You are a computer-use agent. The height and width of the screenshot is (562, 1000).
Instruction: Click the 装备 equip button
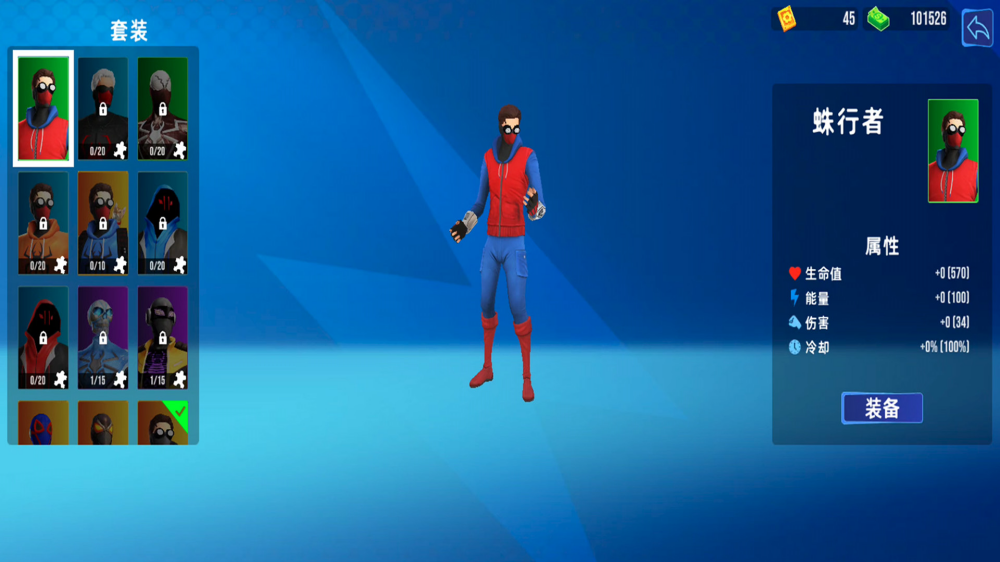click(881, 408)
